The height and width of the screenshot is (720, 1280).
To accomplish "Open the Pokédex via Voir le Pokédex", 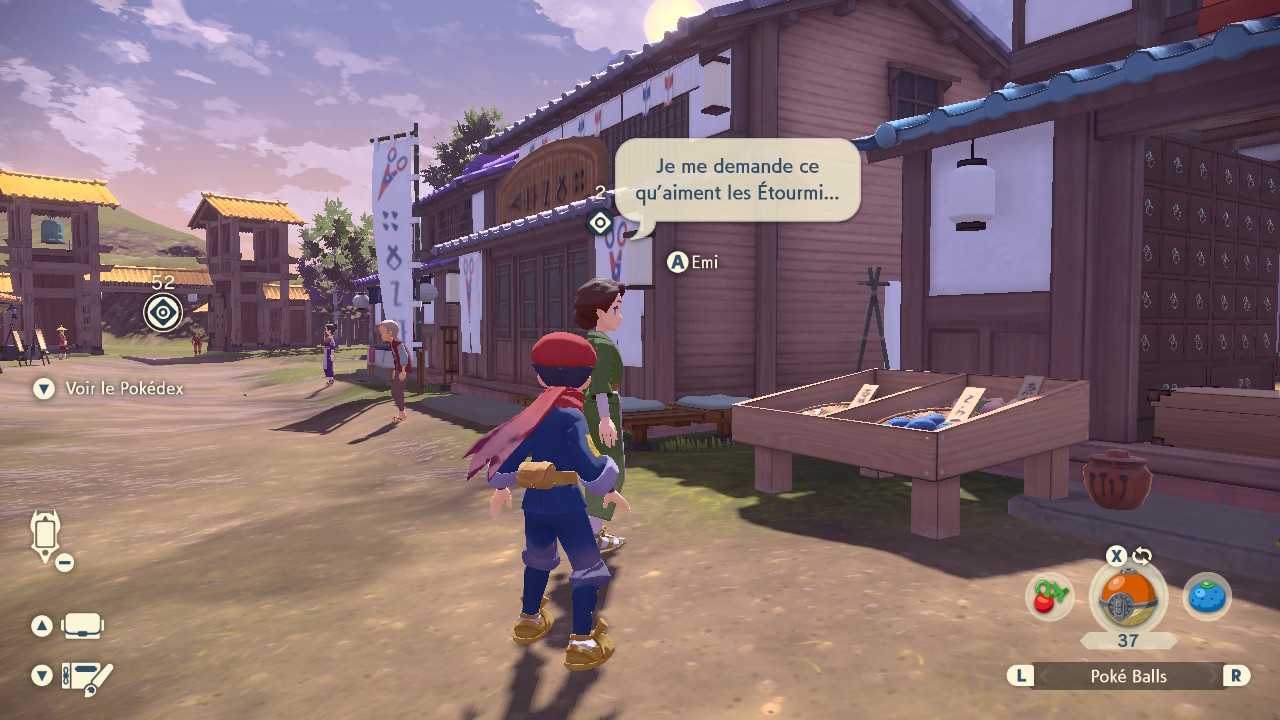I will 123,388.
